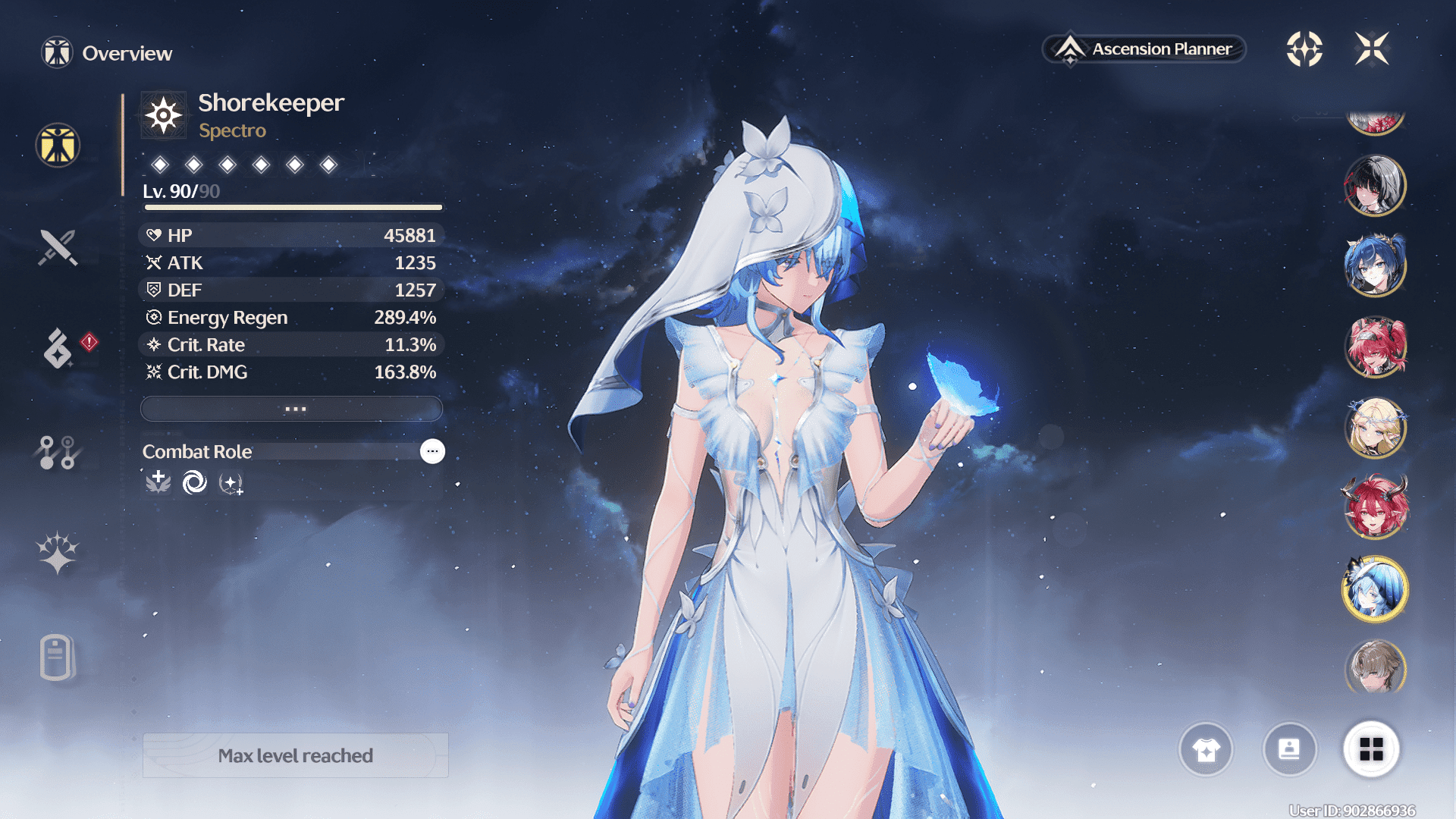Open the scroll-shaped profile tab
This screenshot has height=819, width=1456.
click(57, 657)
